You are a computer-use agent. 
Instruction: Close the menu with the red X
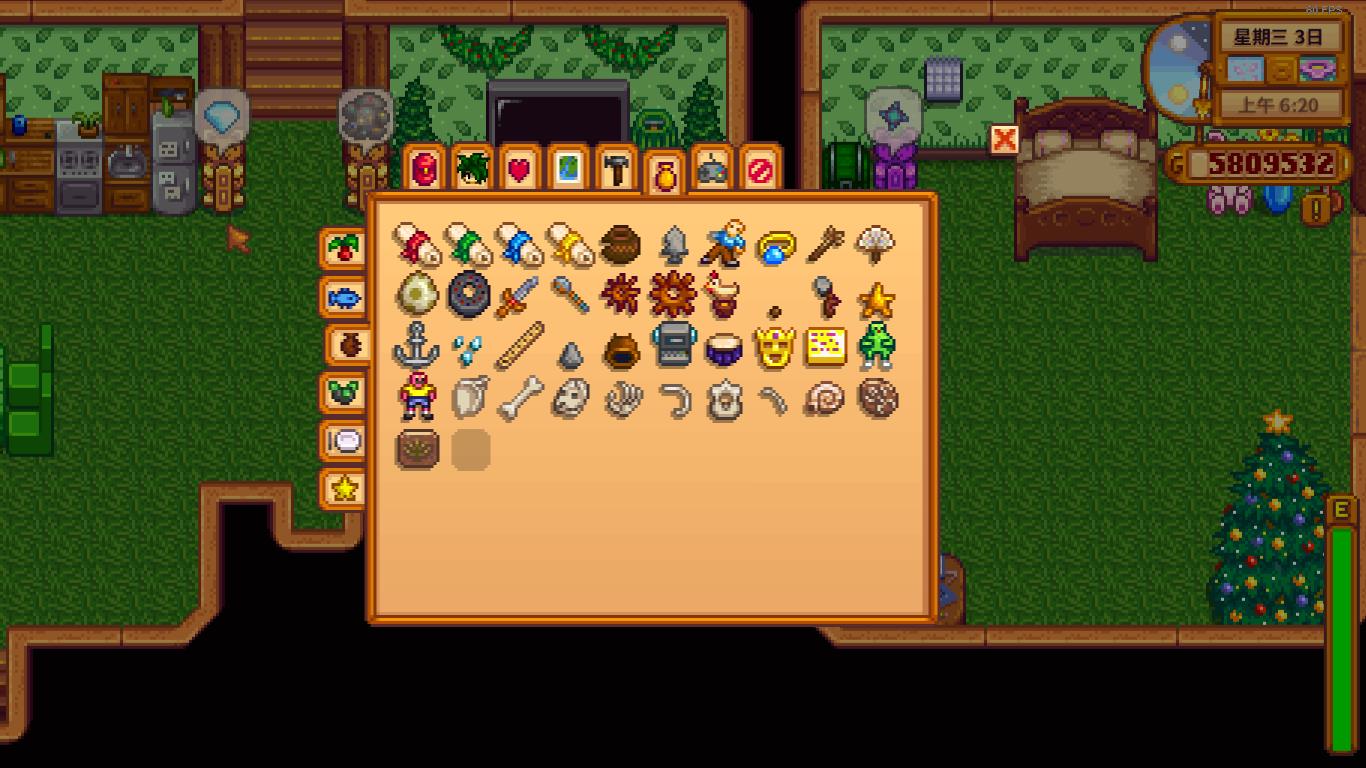(1004, 140)
